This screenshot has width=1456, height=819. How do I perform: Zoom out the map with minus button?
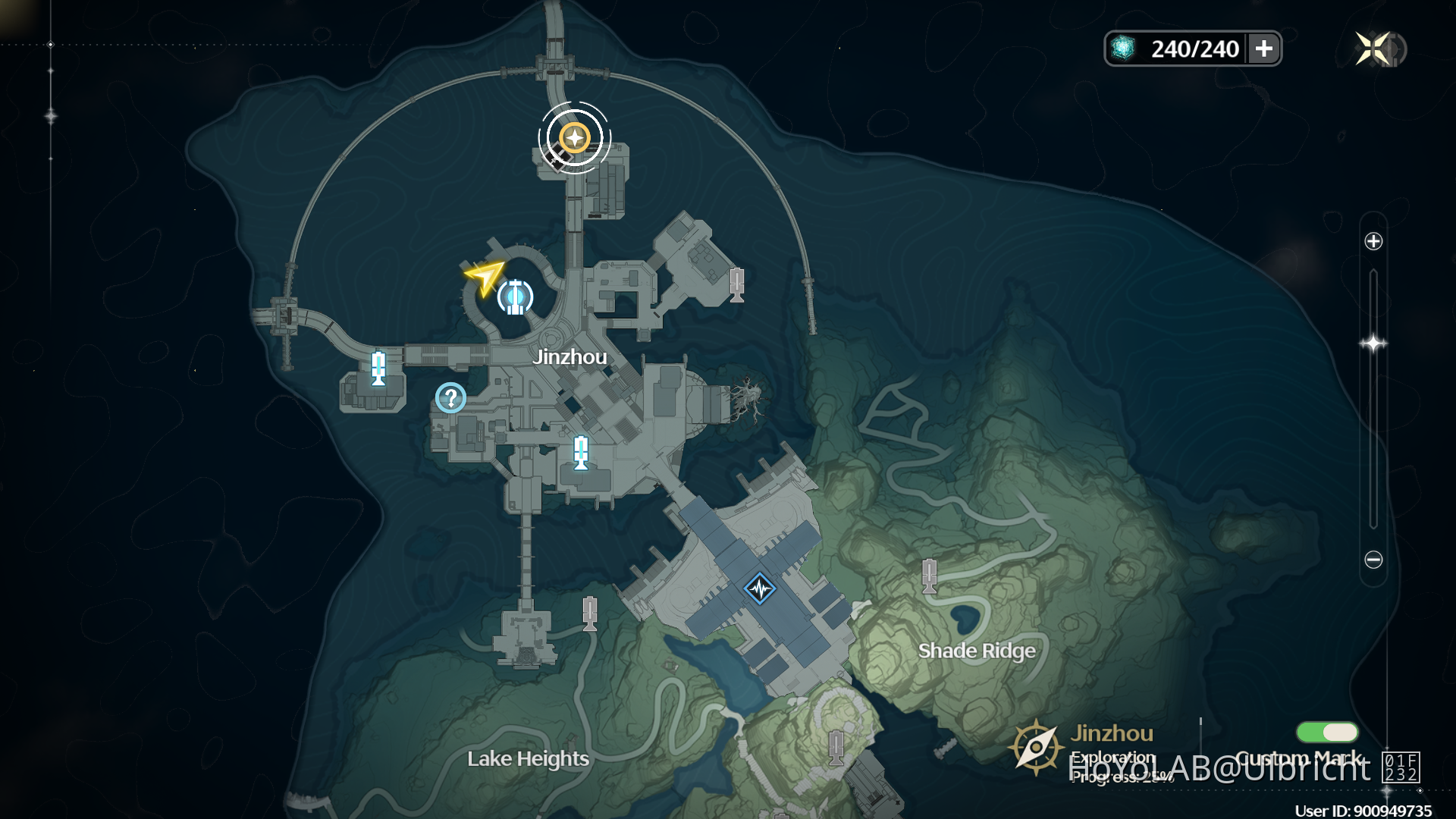point(1373,560)
